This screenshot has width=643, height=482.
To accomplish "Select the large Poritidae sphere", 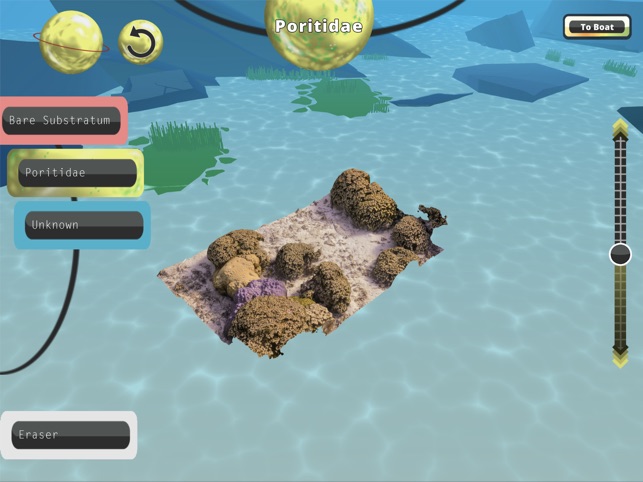I will point(318,32).
